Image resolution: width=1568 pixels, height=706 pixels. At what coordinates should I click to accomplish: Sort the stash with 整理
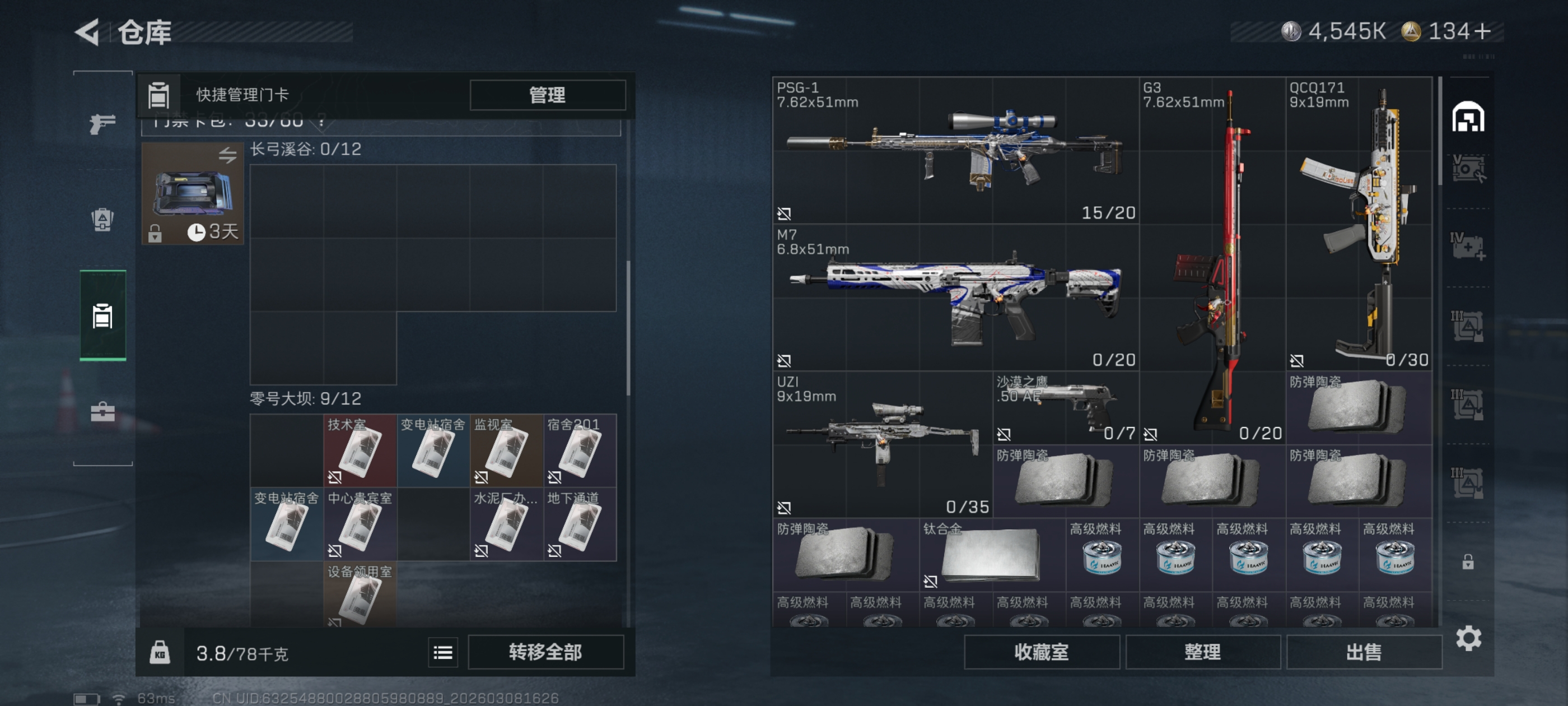[x=1202, y=652]
